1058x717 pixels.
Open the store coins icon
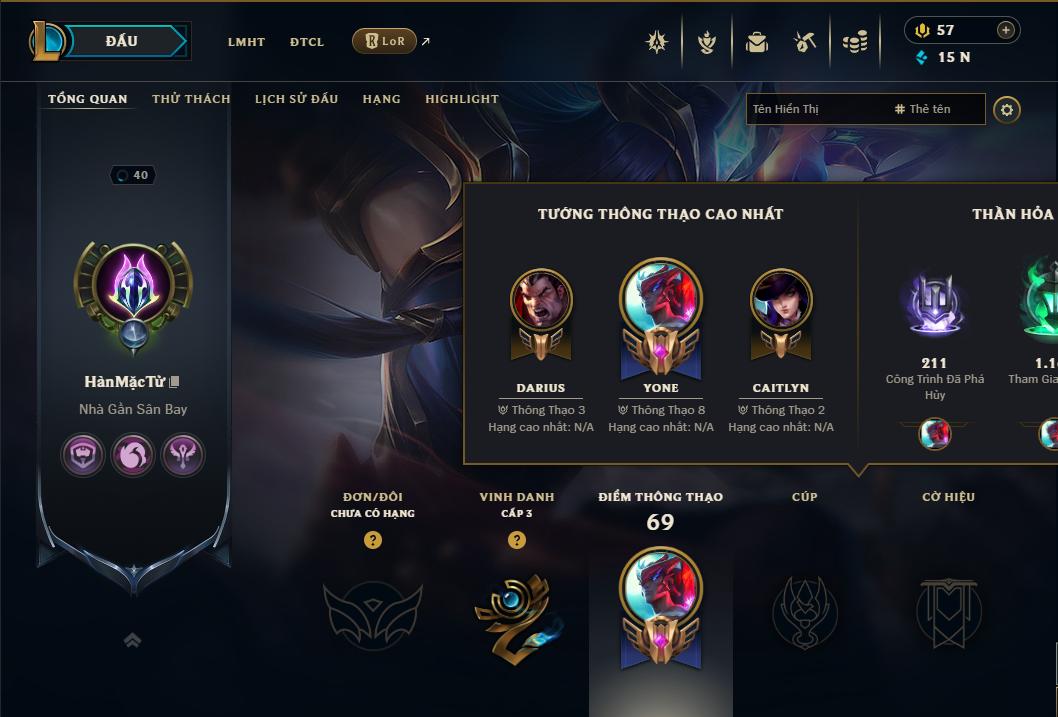click(x=854, y=42)
